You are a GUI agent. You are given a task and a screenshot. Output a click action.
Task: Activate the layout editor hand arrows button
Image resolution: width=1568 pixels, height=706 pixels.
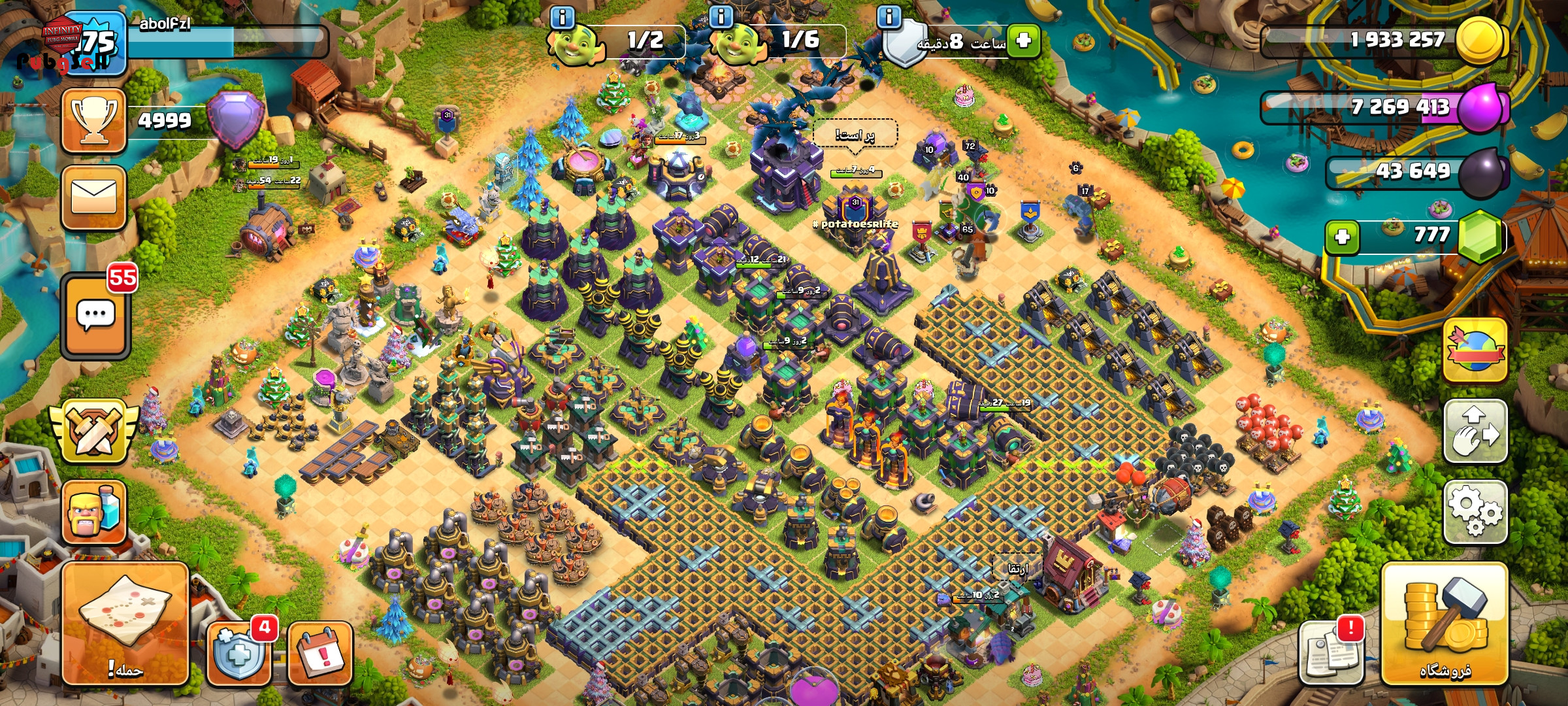[x=1475, y=431]
